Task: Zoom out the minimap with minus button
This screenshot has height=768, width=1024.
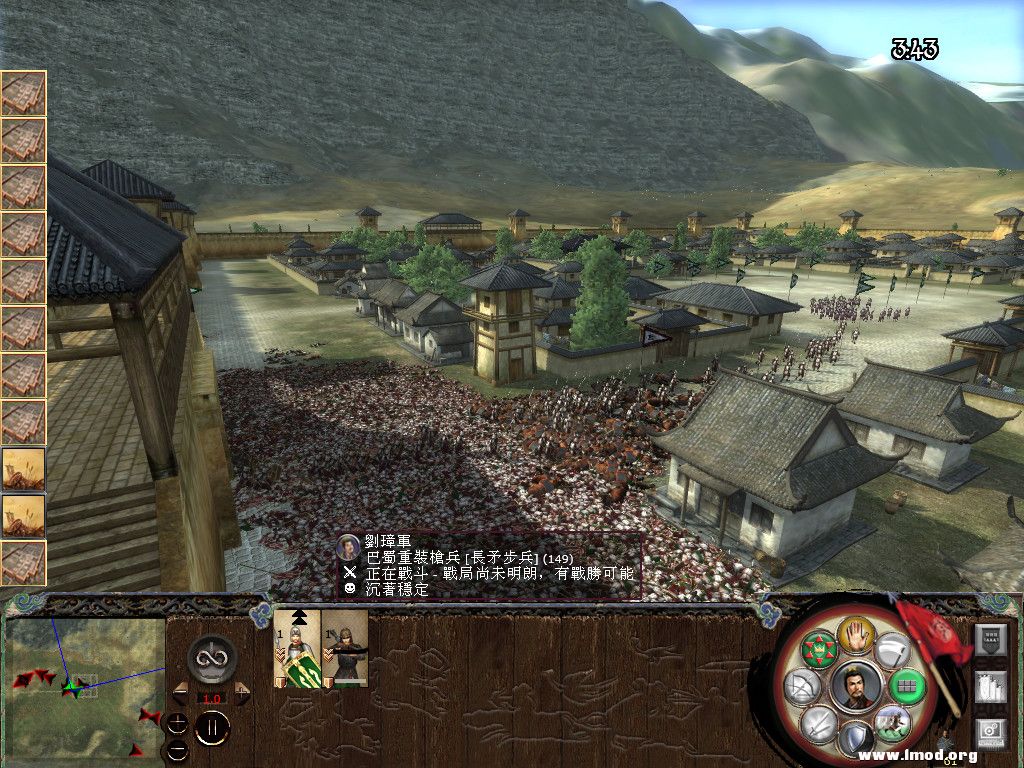Action: (177, 748)
